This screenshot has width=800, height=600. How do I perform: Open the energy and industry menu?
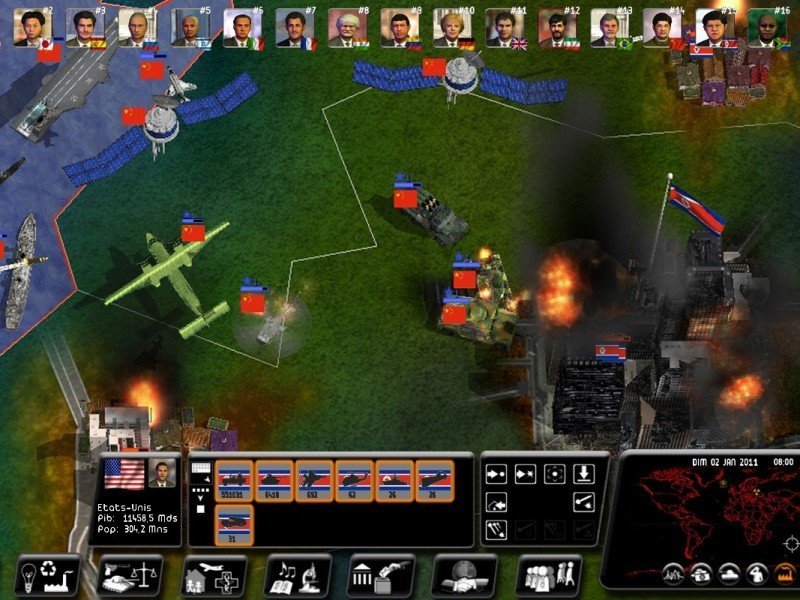[48, 575]
